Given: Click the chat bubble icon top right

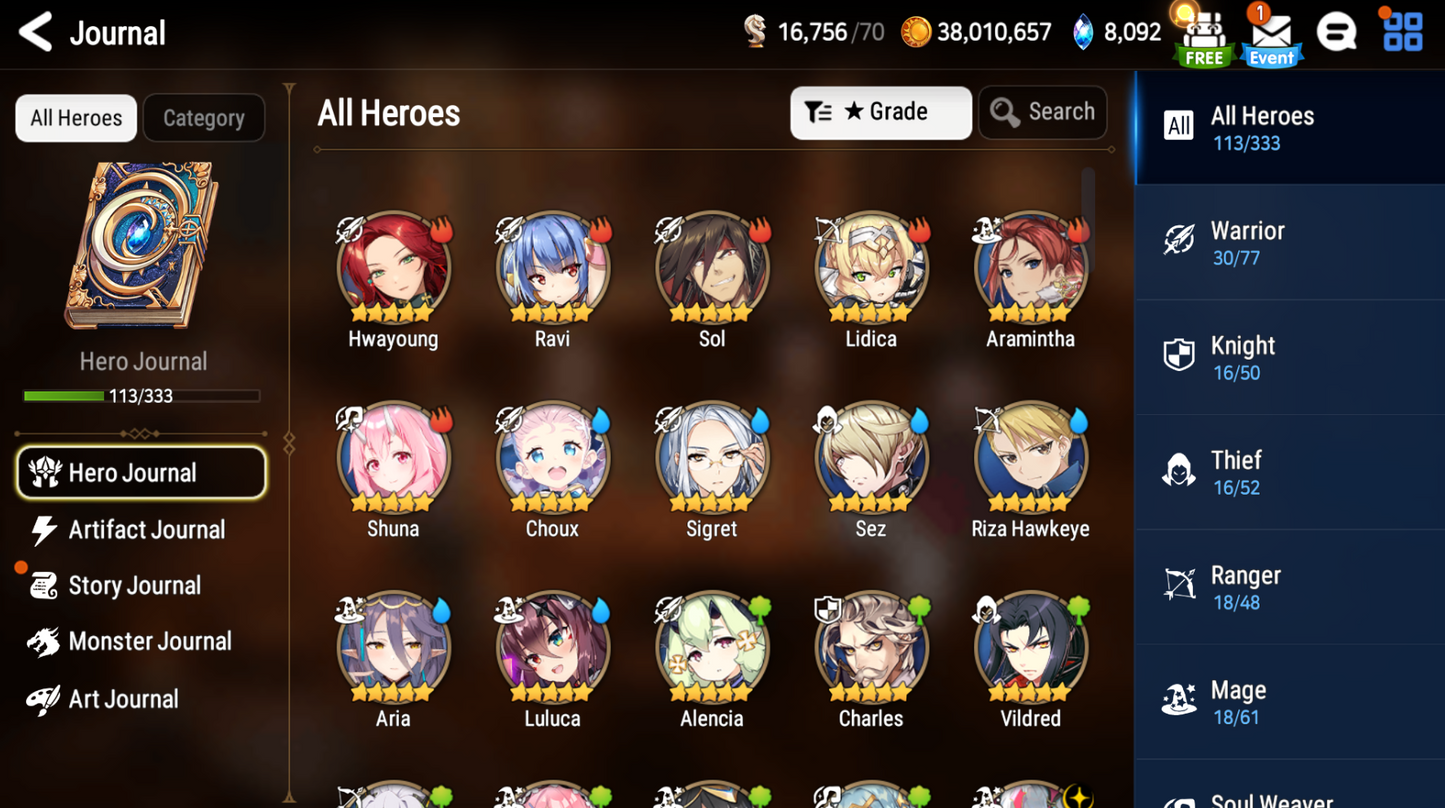Looking at the screenshot, I should click(x=1337, y=32).
